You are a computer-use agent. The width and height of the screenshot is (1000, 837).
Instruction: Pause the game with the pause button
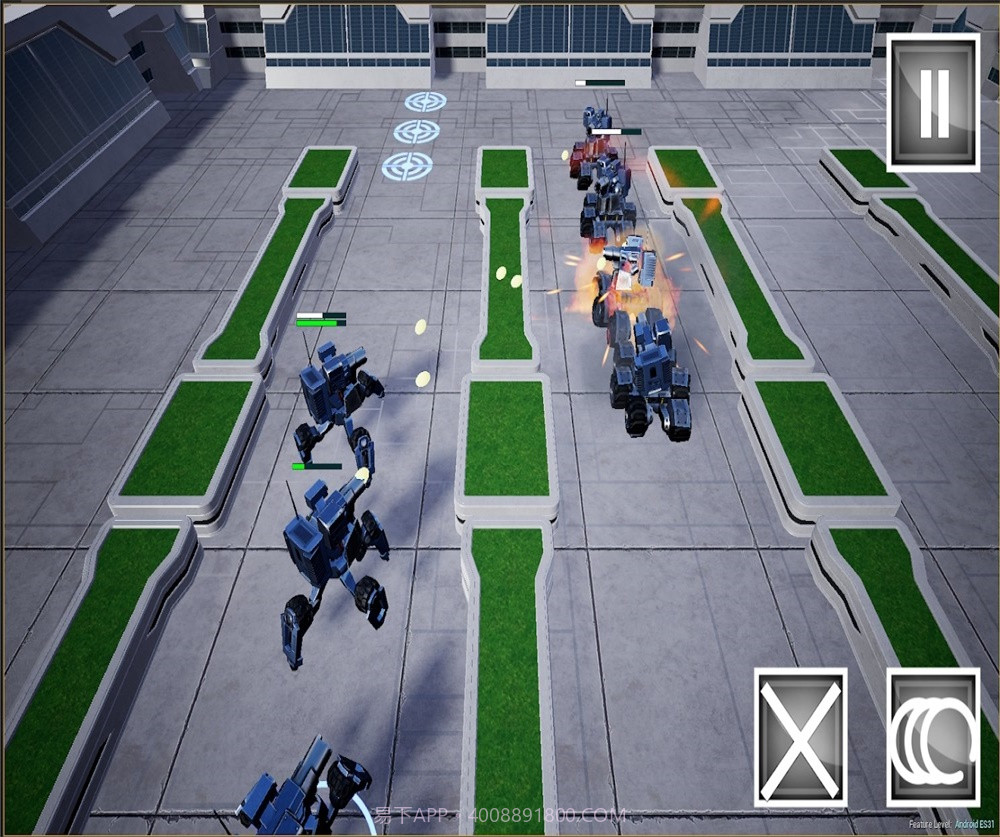933,102
